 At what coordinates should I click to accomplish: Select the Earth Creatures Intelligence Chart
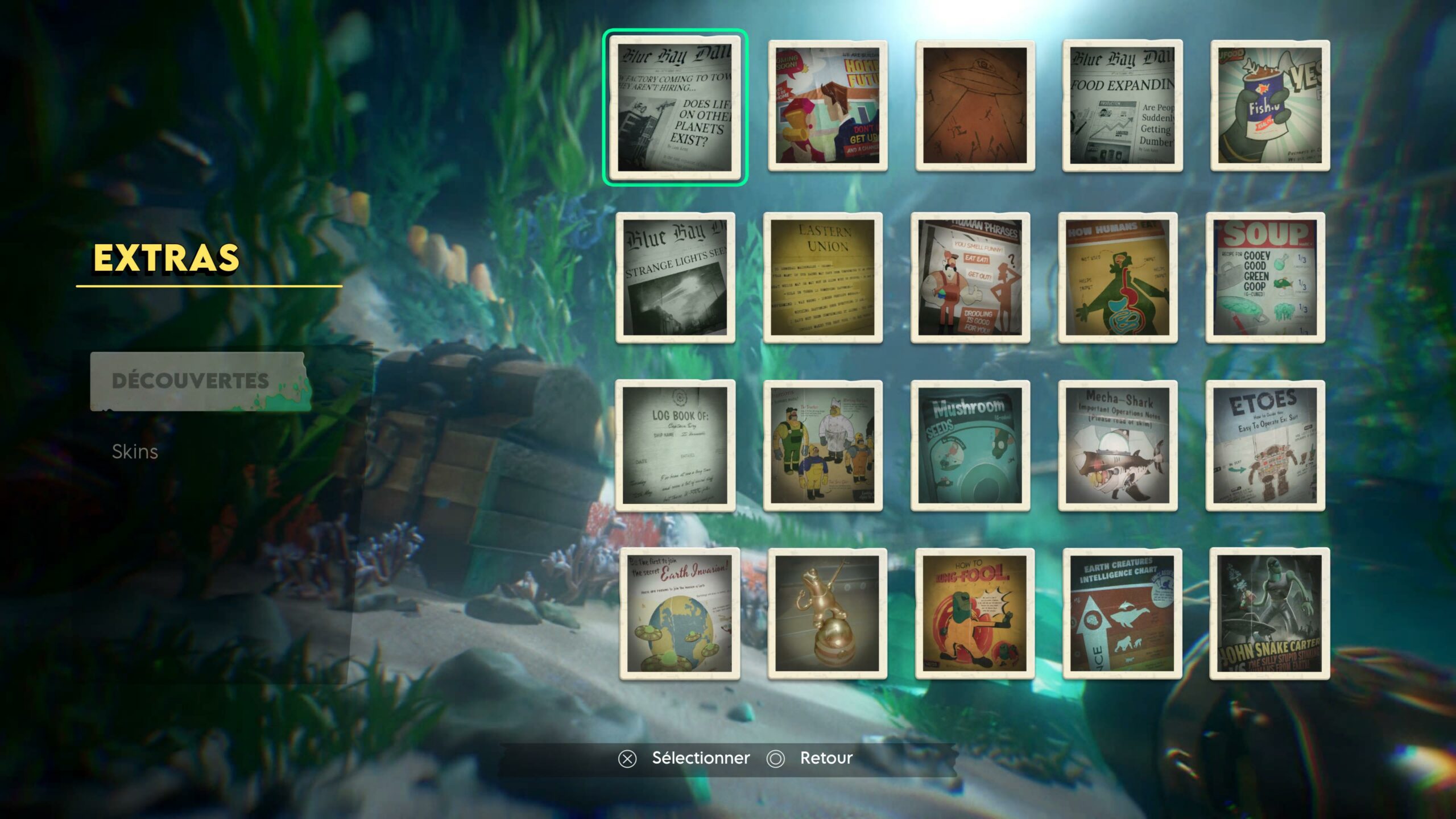pyautogui.click(x=1122, y=614)
